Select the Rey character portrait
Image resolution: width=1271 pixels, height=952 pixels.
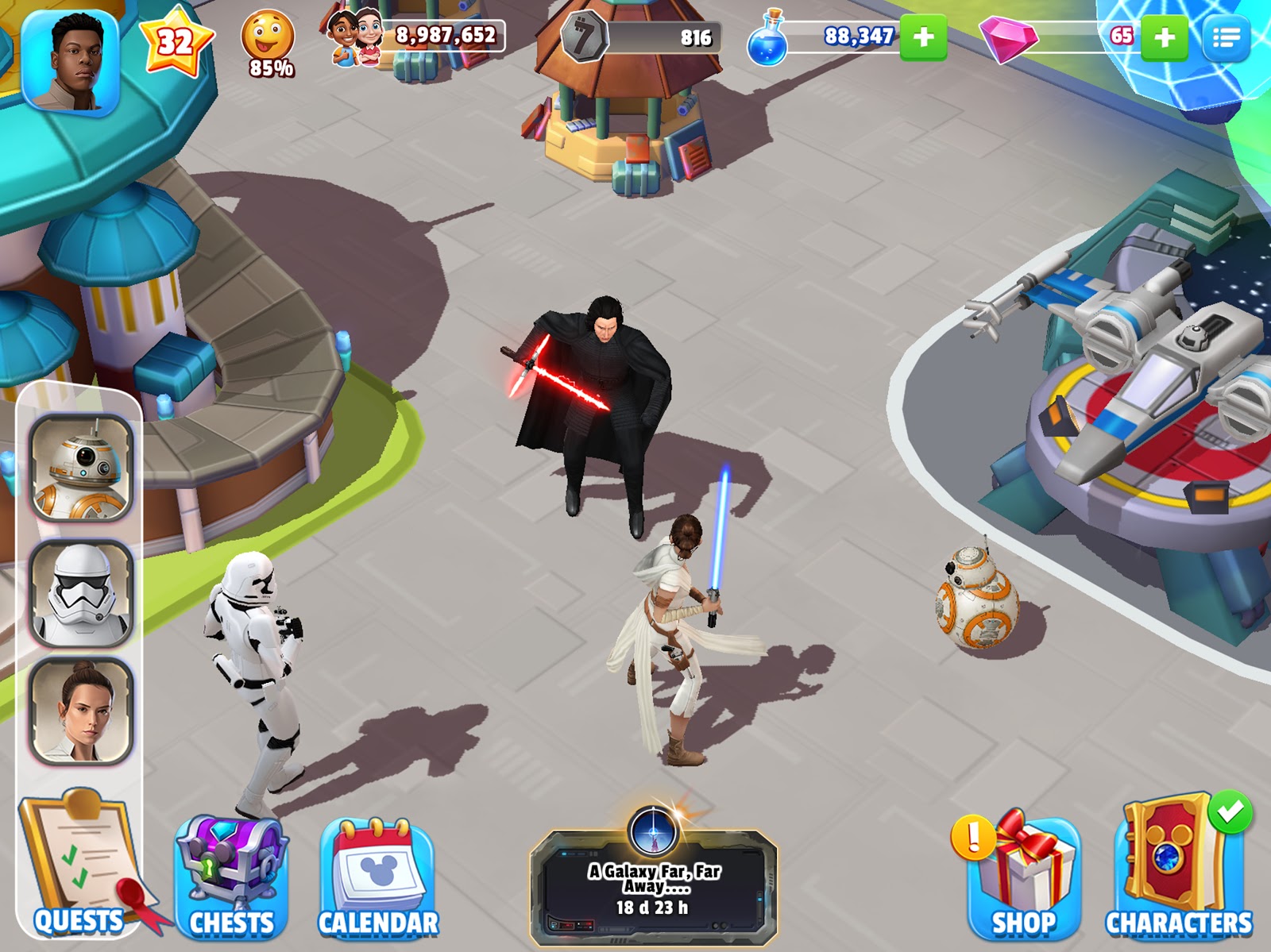pyautogui.click(x=81, y=712)
